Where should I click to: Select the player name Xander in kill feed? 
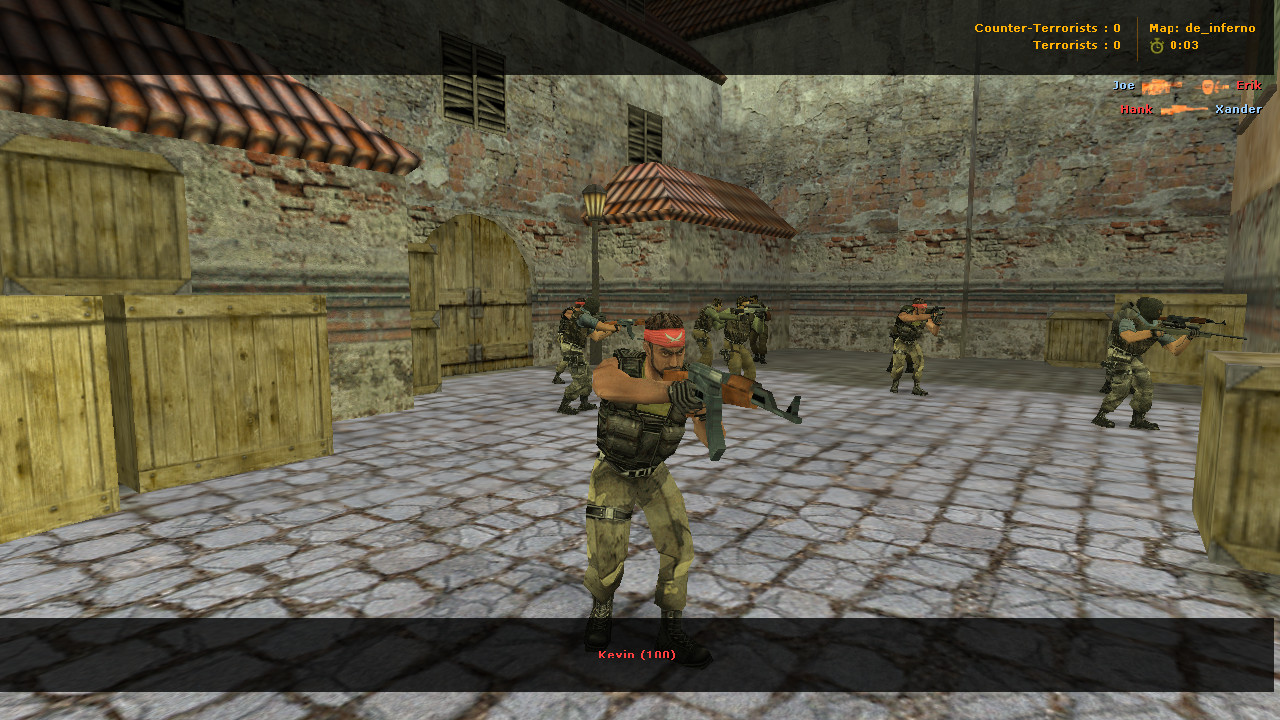tap(1238, 109)
